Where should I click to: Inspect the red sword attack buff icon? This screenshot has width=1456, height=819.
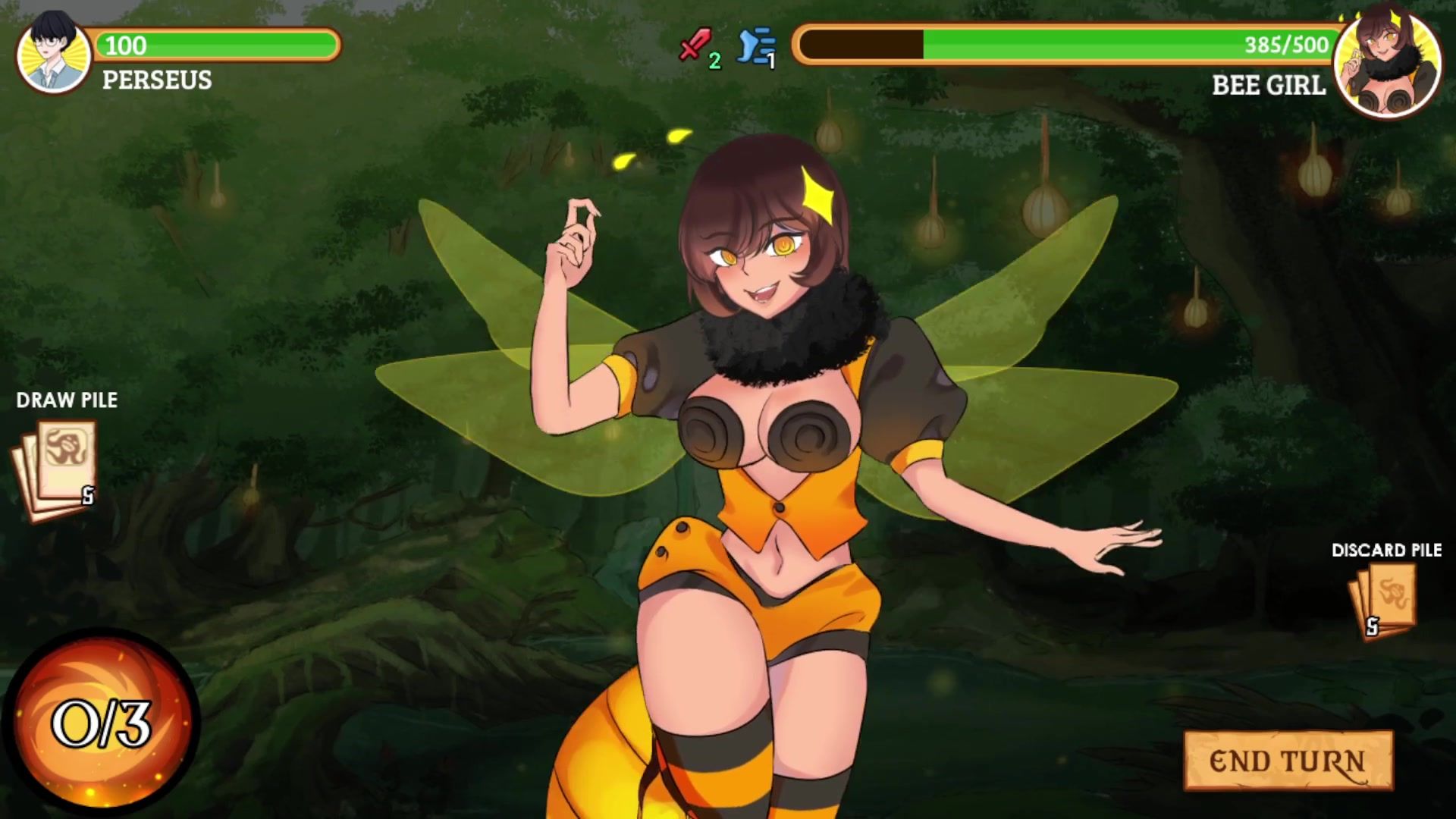point(694,45)
